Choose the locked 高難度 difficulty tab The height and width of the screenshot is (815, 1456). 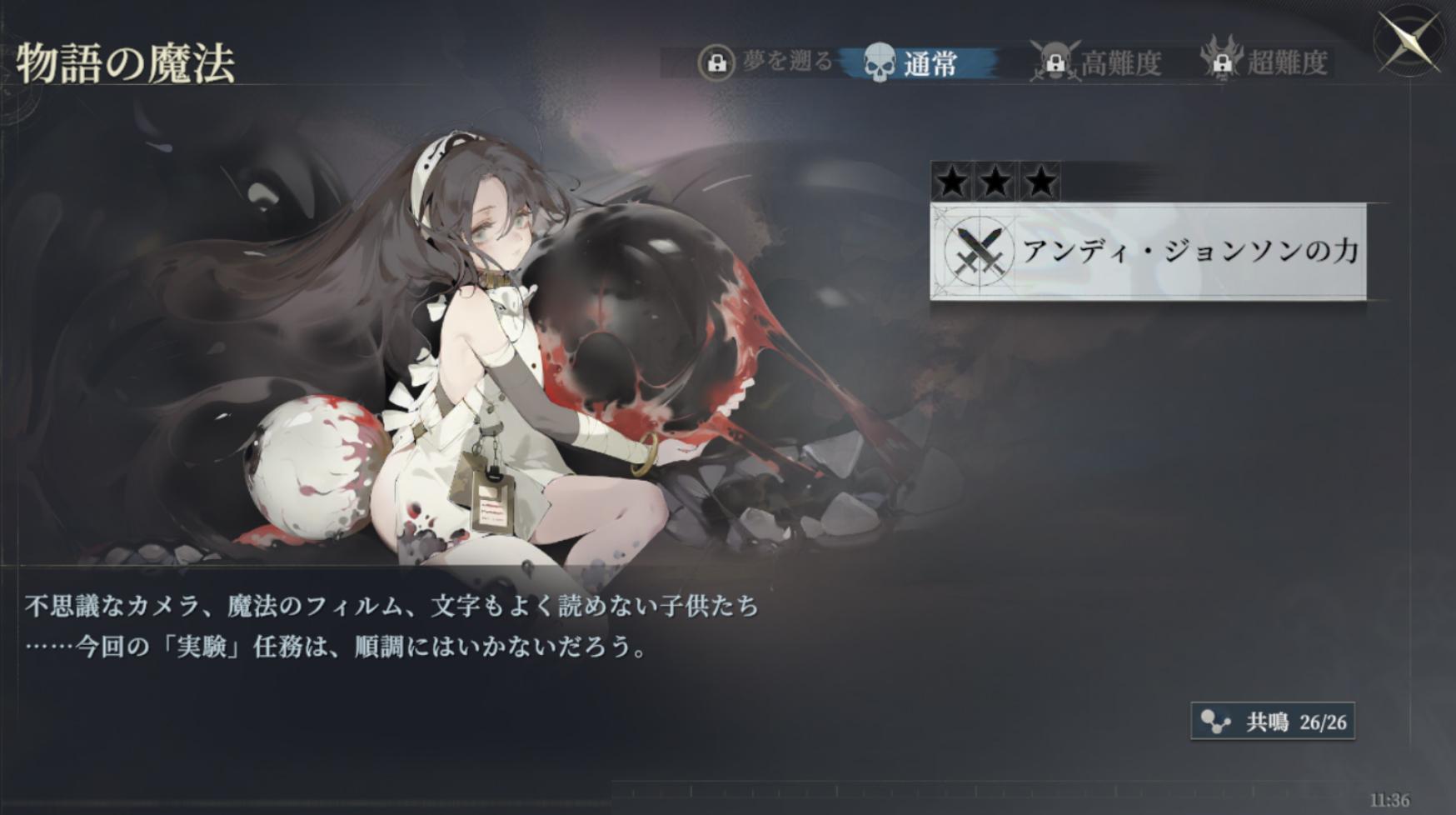pyautogui.click(x=1098, y=62)
